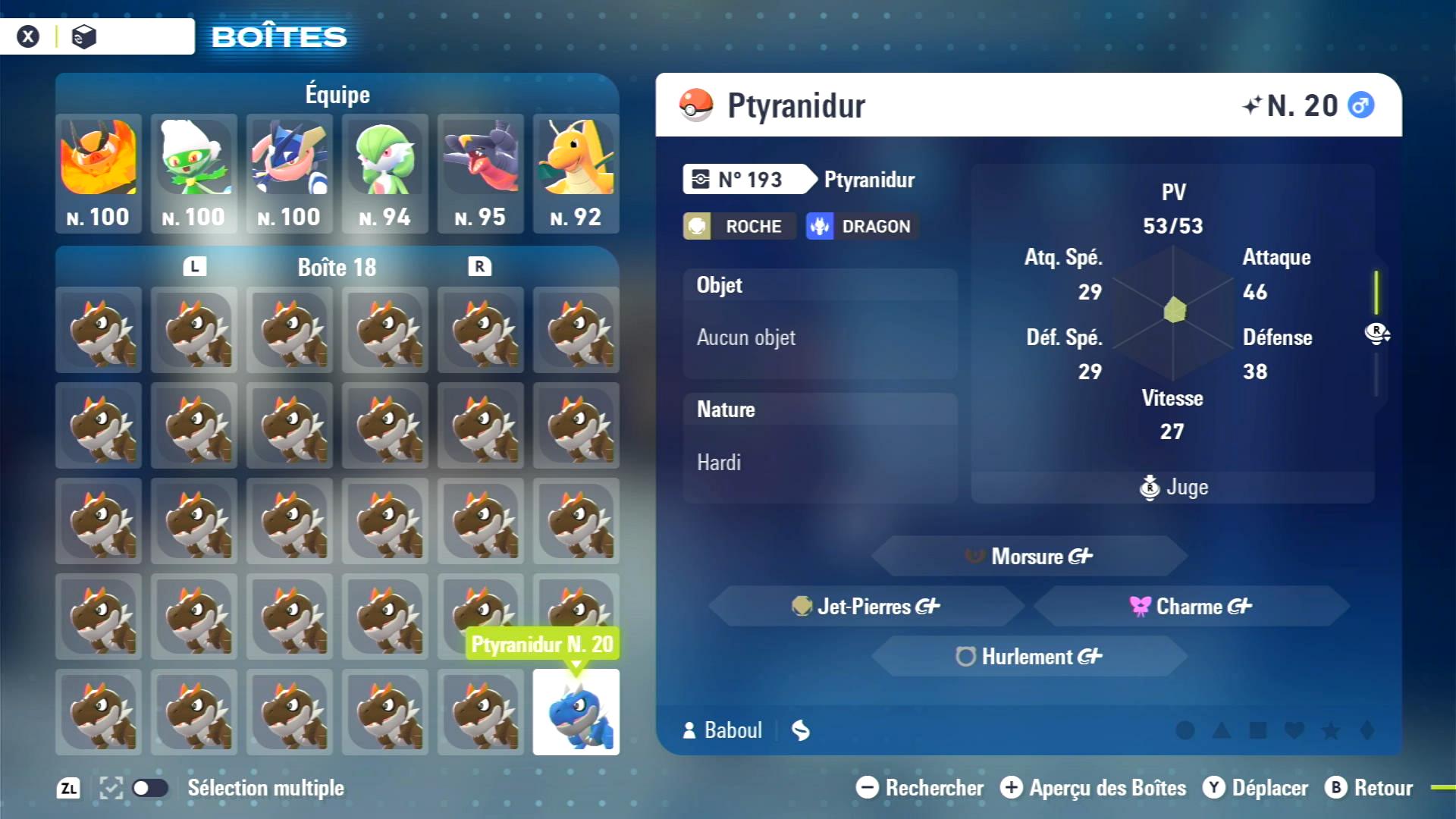Go back with the Retour button
1456x819 pixels.
click(1369, 788)
